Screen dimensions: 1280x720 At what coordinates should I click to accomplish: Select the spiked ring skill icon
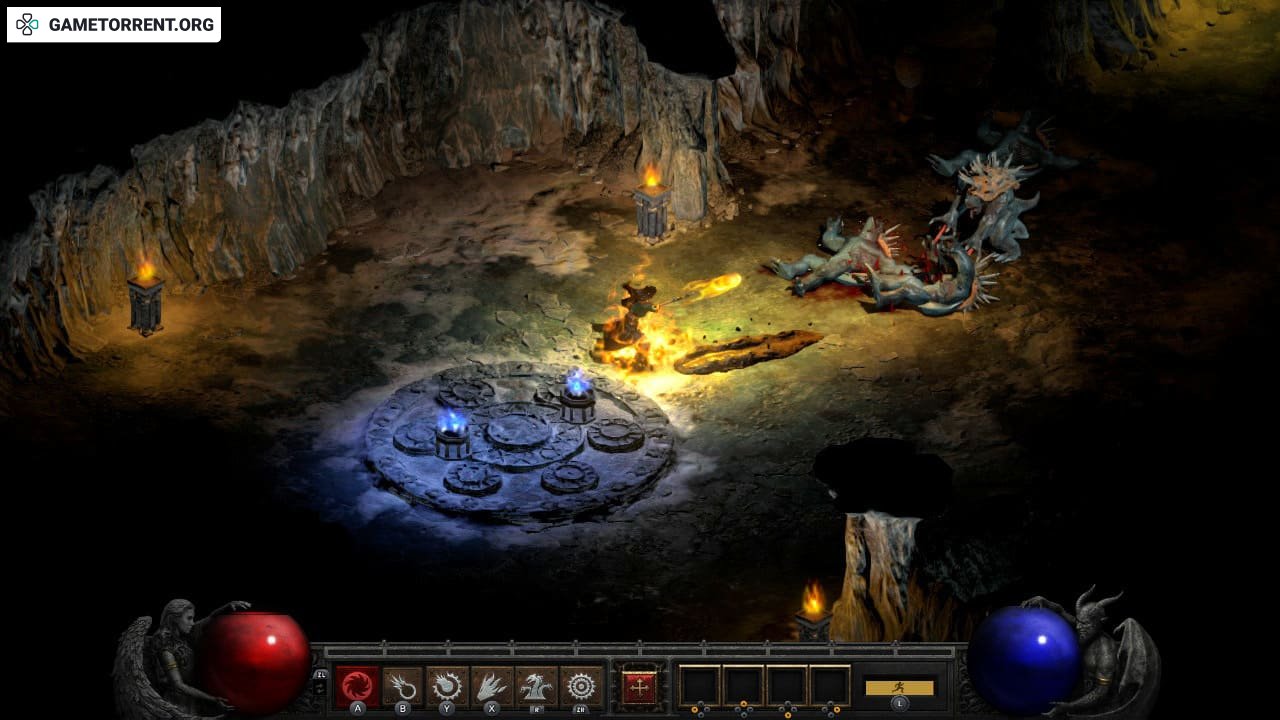(581, 686)
